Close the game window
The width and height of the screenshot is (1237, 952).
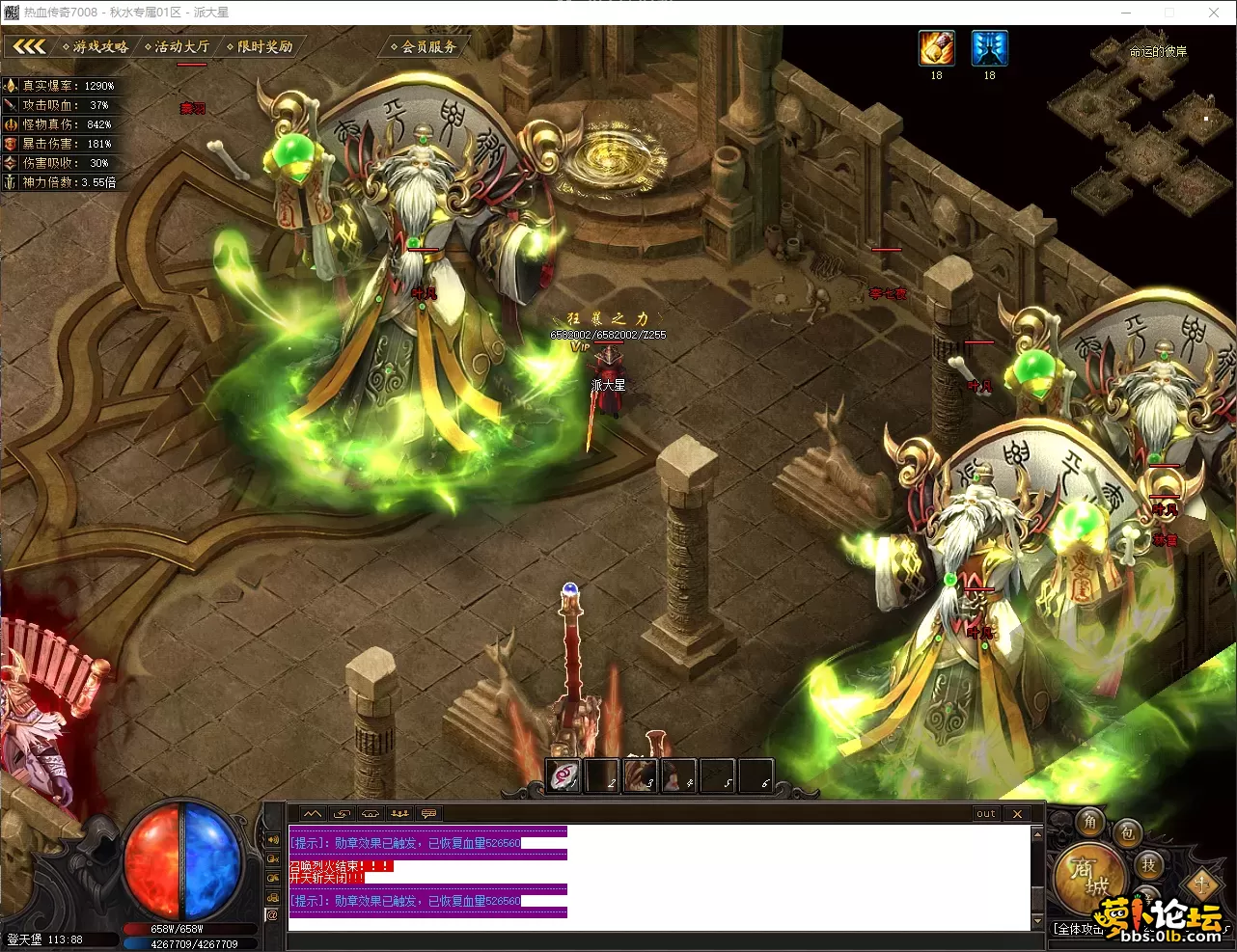pyautogui.click(x=1214, y=13)
